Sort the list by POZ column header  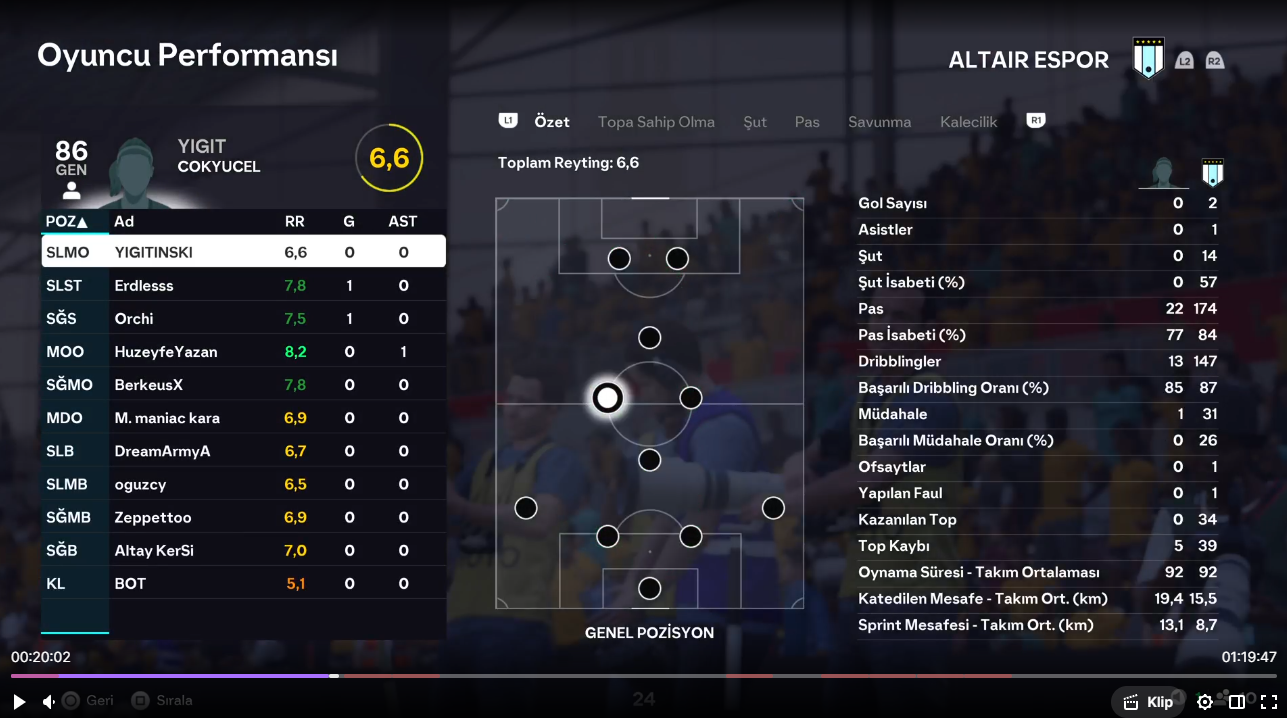coord(66,221)
